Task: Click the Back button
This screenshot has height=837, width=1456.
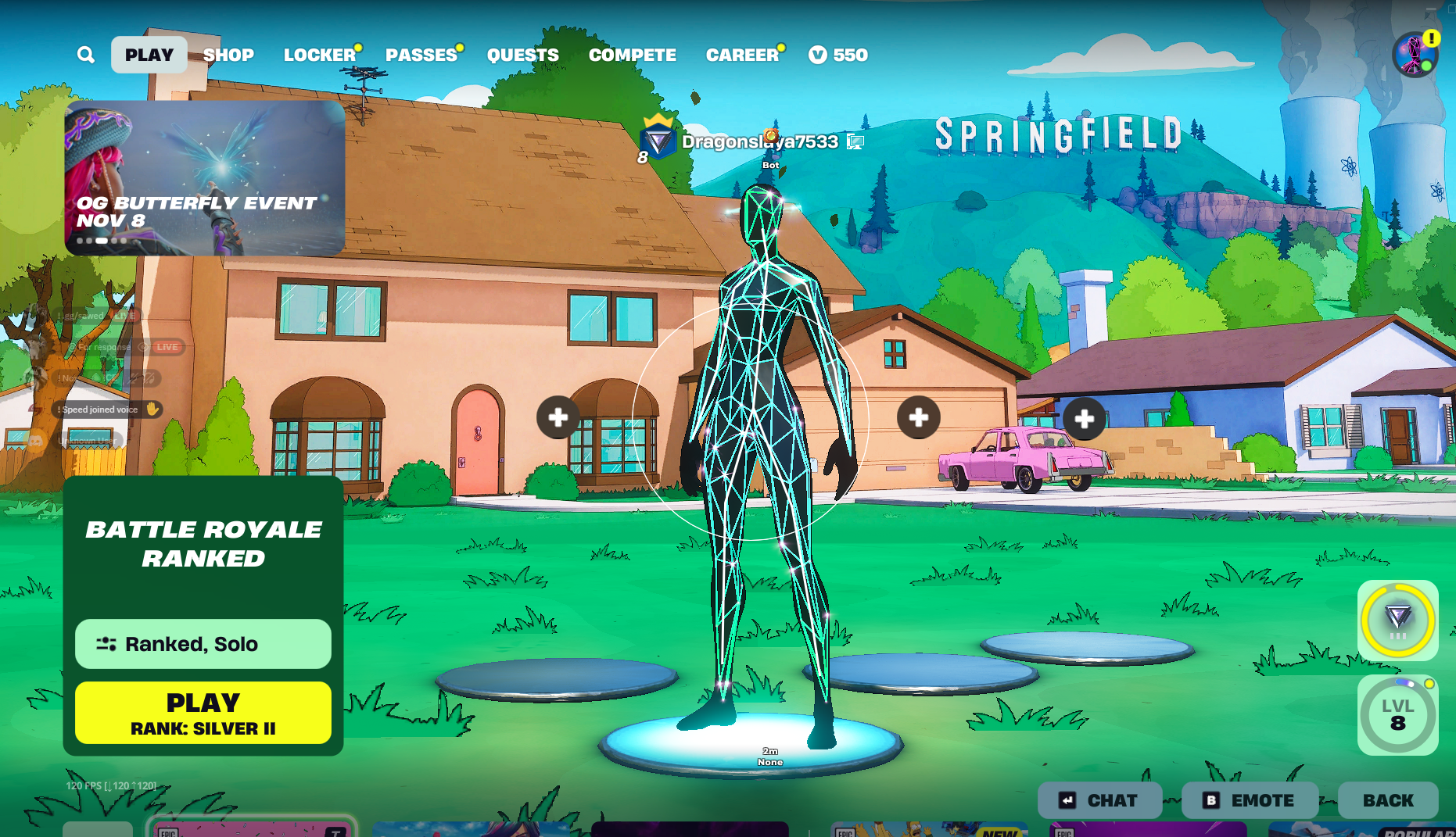Action: tap(1388, 800)
